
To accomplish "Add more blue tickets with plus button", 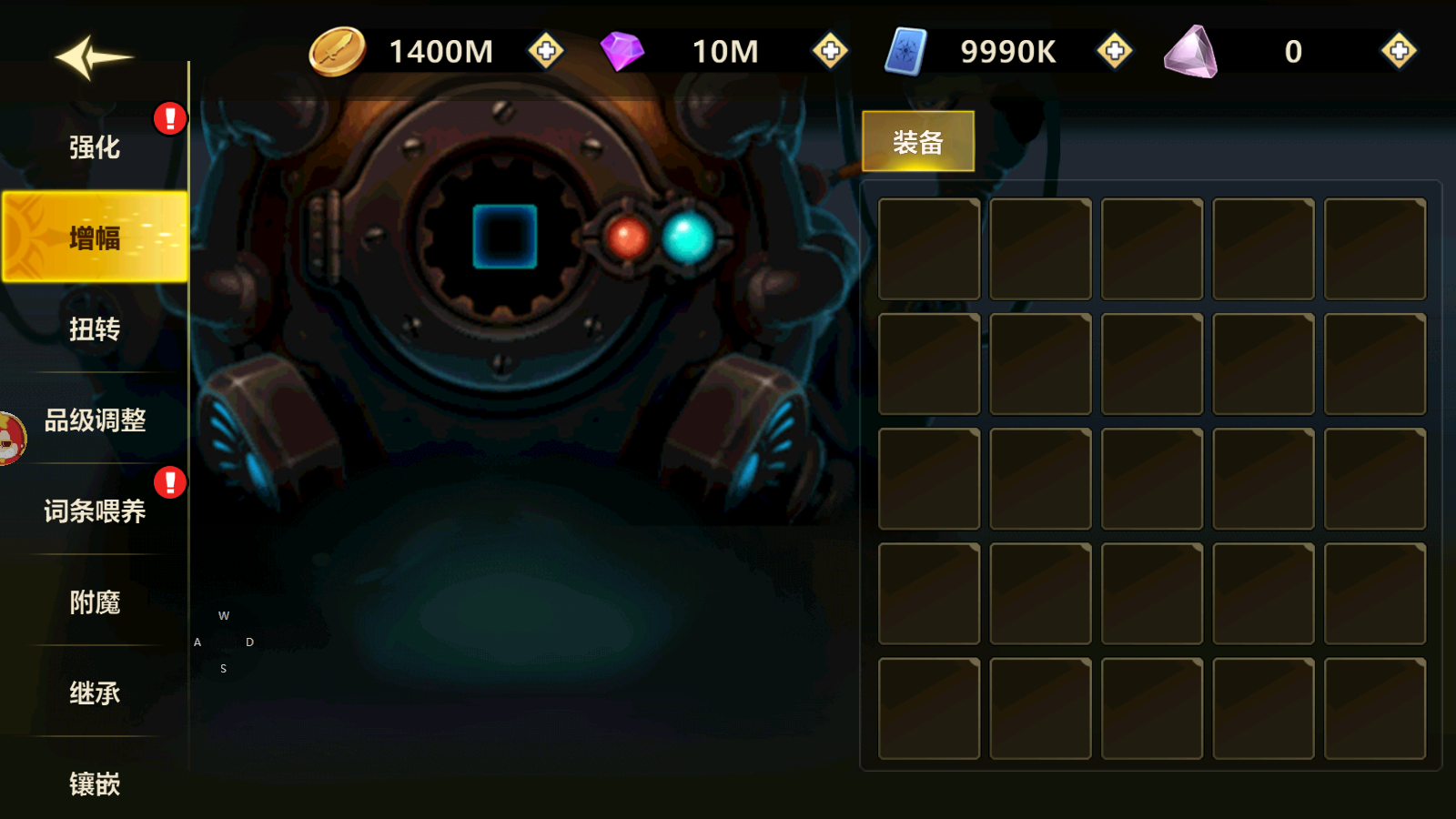I will (x=1115, y=51).
